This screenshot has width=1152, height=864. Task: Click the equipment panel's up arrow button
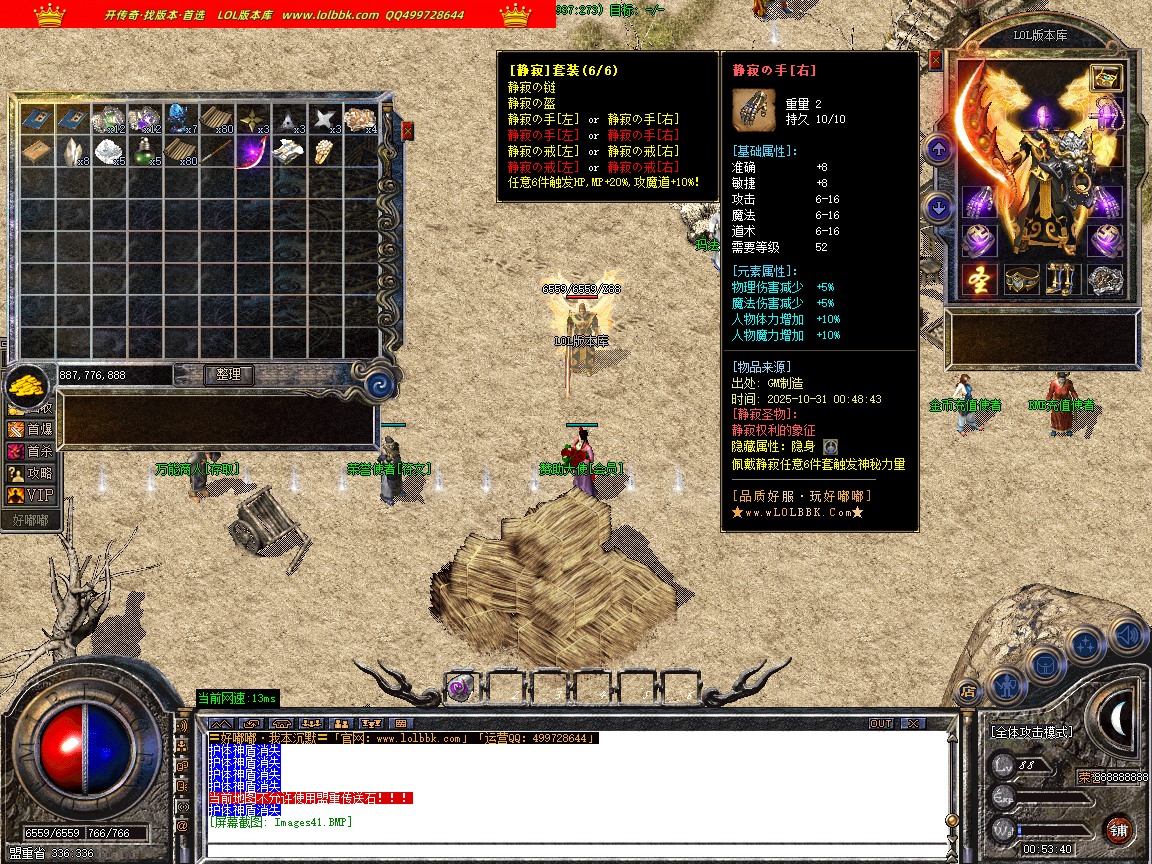(x=938, y=151)
